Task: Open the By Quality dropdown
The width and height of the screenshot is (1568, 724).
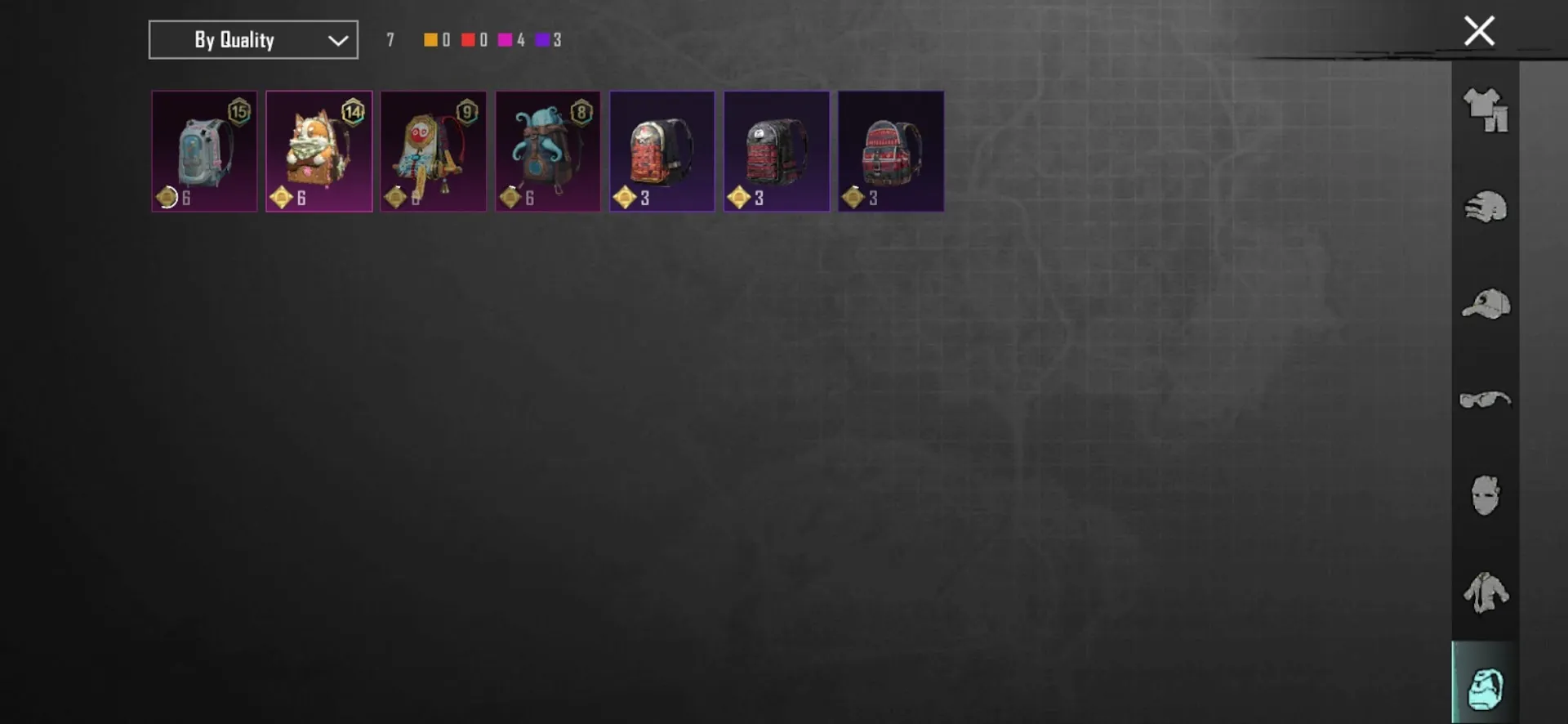Action: (252, 39)
